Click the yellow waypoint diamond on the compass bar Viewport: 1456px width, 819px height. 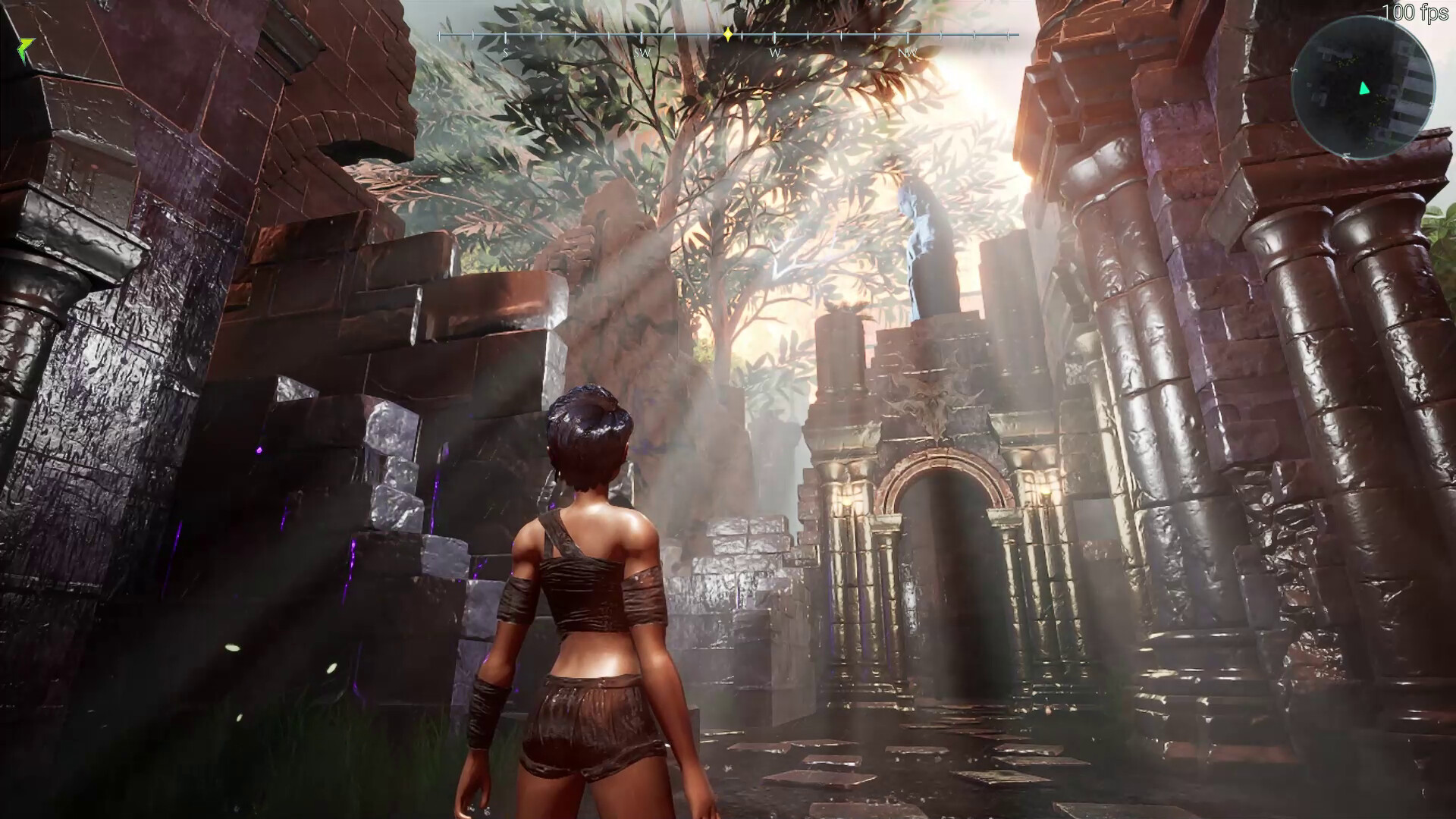[x=727, y=33]
